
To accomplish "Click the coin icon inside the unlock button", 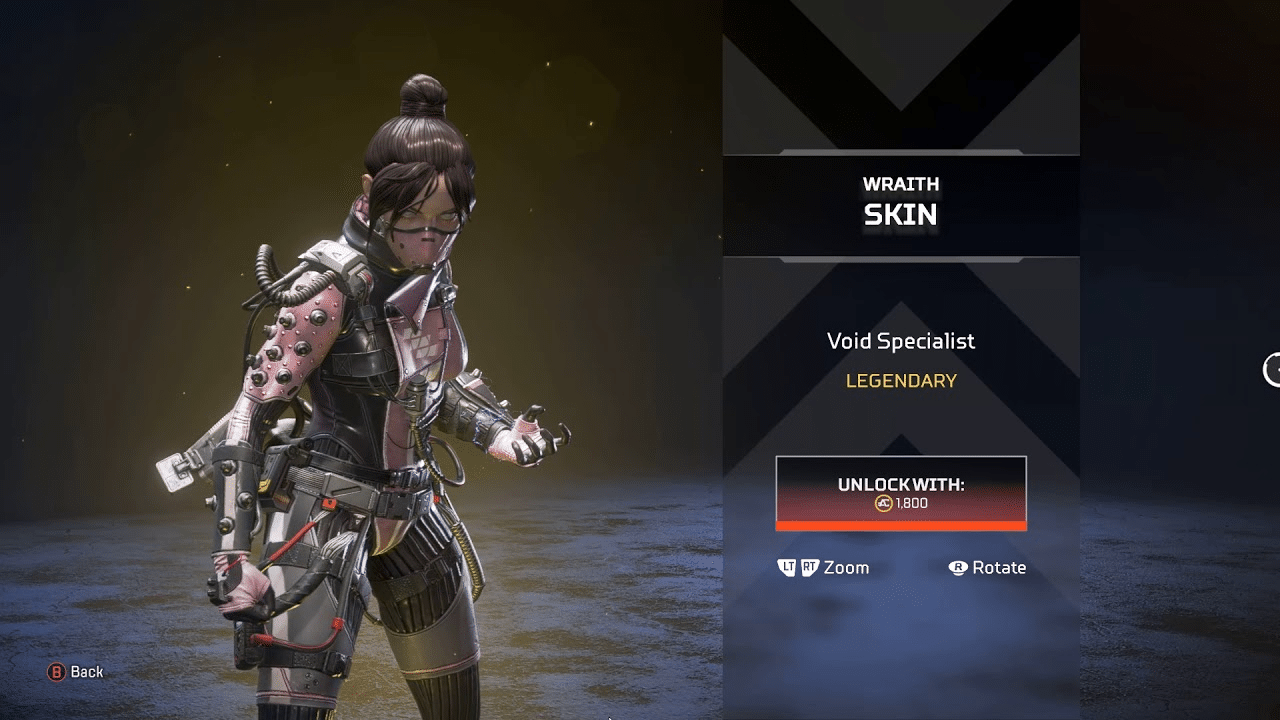I will (x=884, y=503).
